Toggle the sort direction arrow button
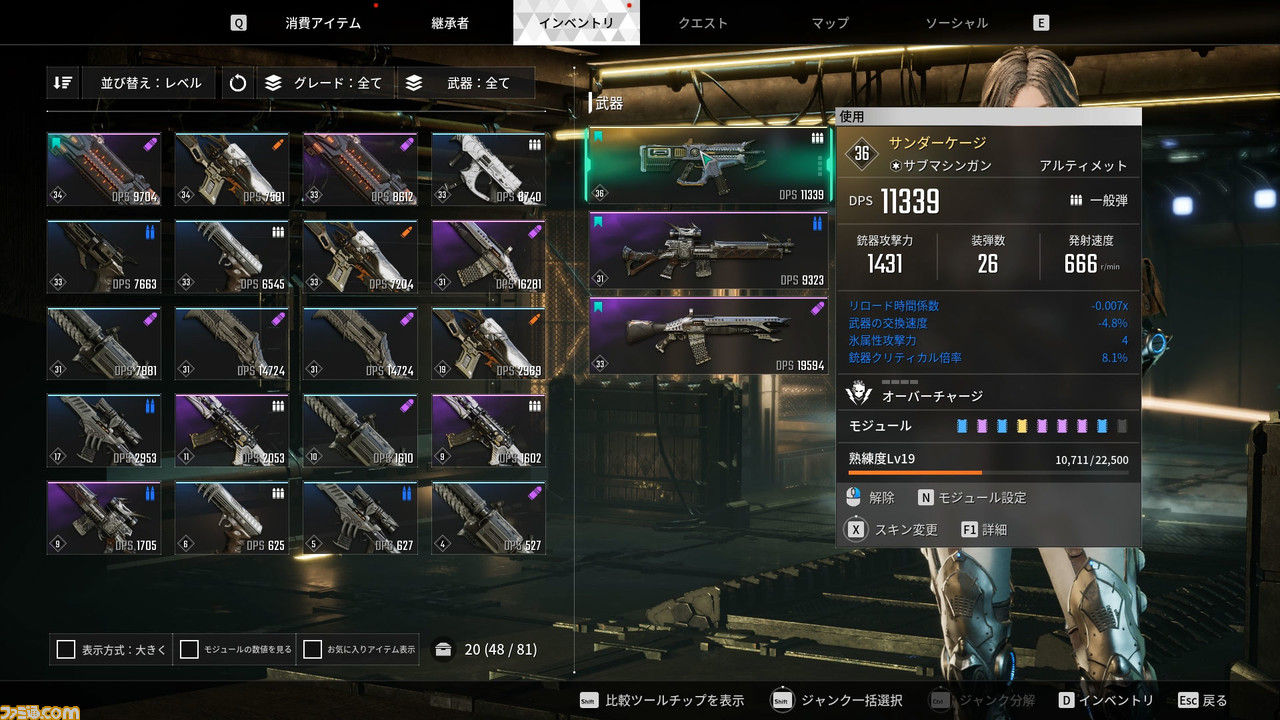The height and width of the screenshot is (720, 1280). [x=63, y=83]
